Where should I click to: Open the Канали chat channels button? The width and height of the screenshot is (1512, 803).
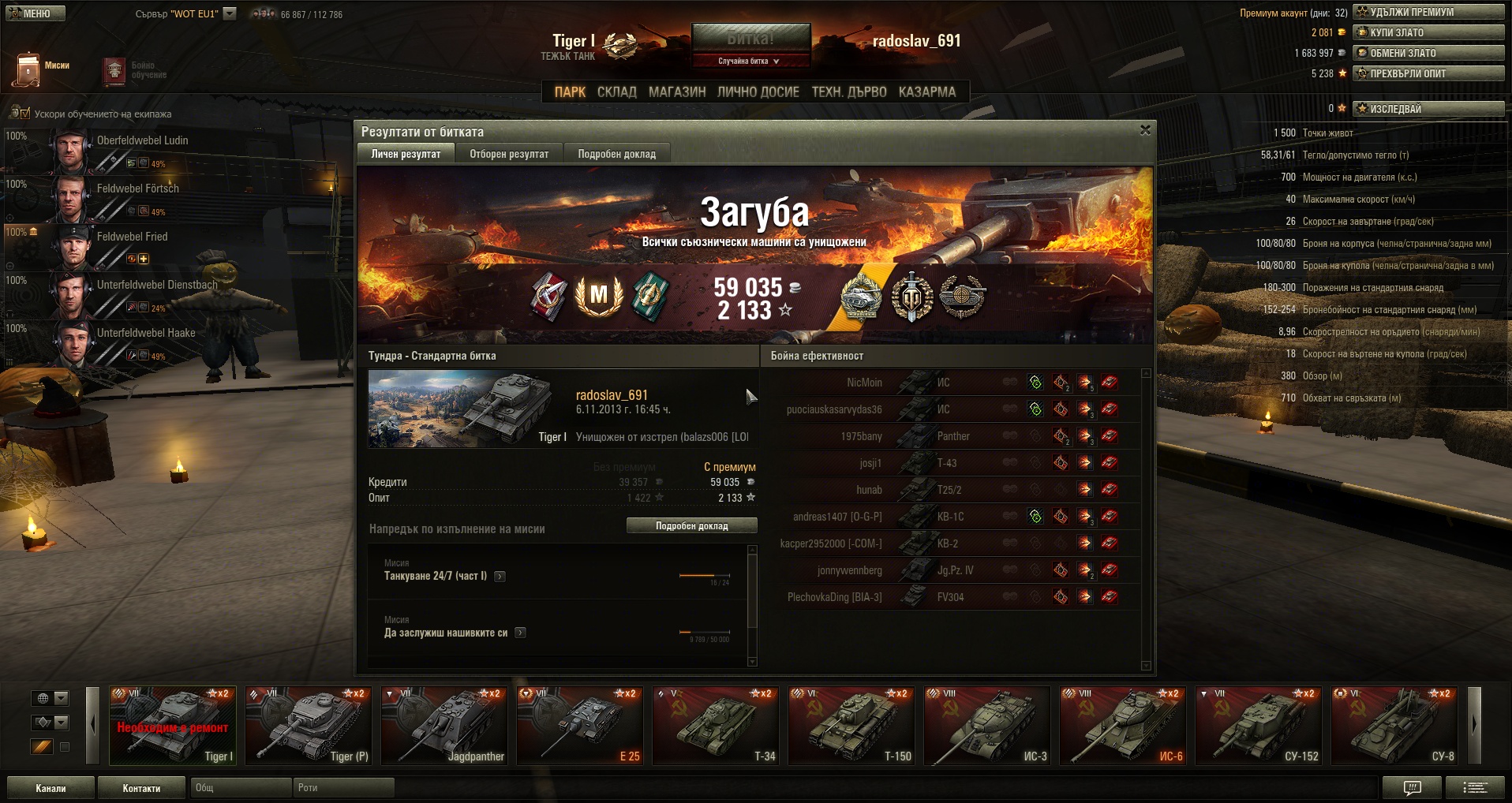(51, 788)
